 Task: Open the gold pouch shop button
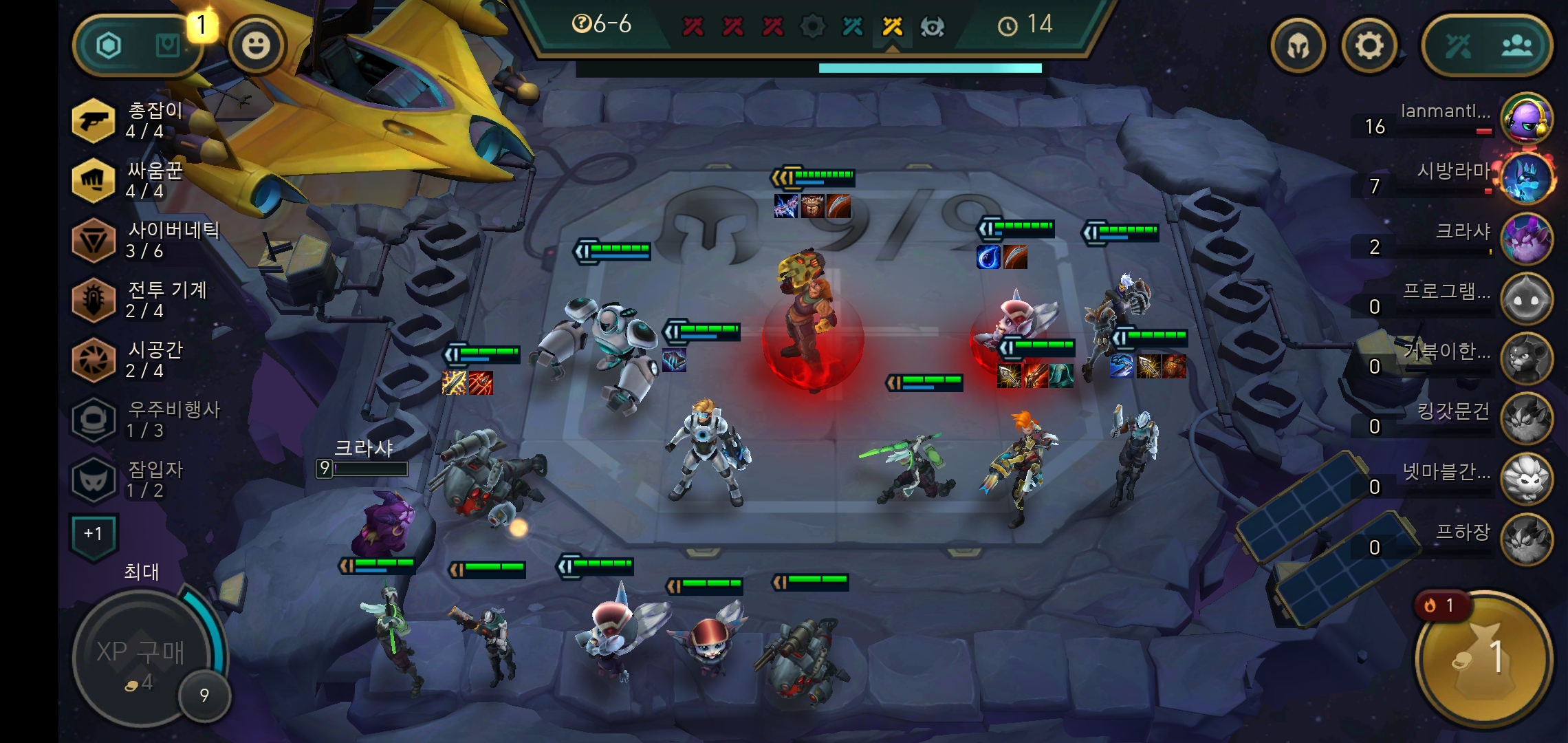pos(1483,658)
